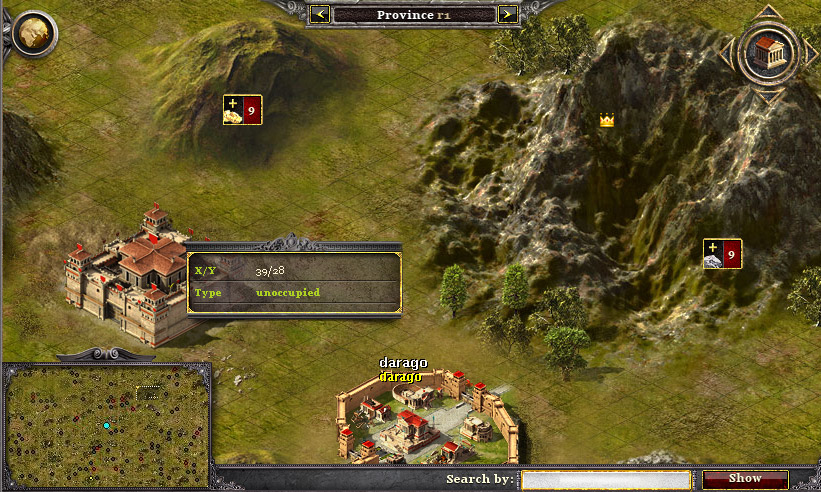This screenshot has height=492, width=821.
Task: Pan map using the compass down arrow
Action: coord(767,96)
